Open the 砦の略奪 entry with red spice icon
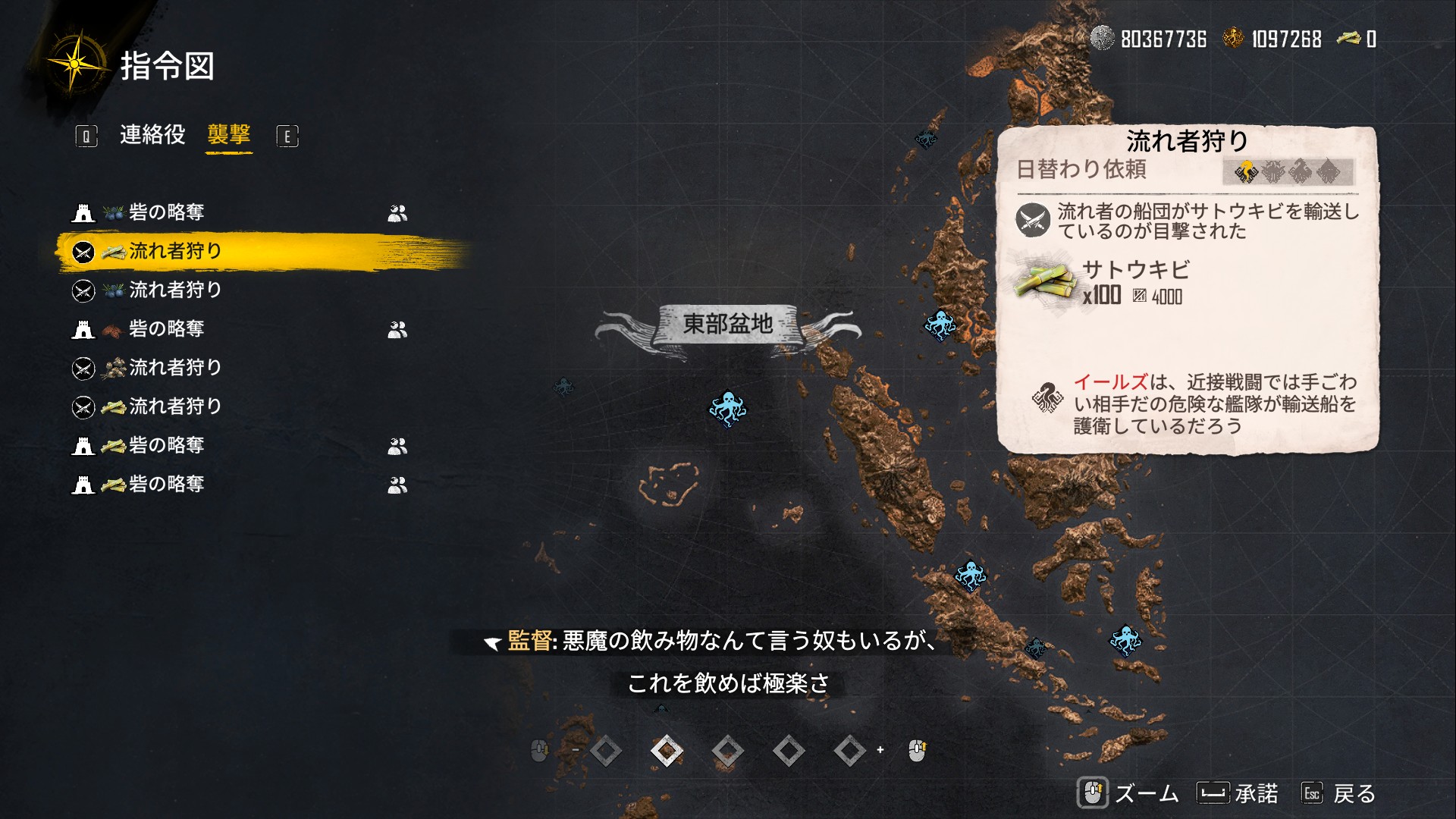The height and width of the screenshot is (819, 1456). click(x=166, y=329)
